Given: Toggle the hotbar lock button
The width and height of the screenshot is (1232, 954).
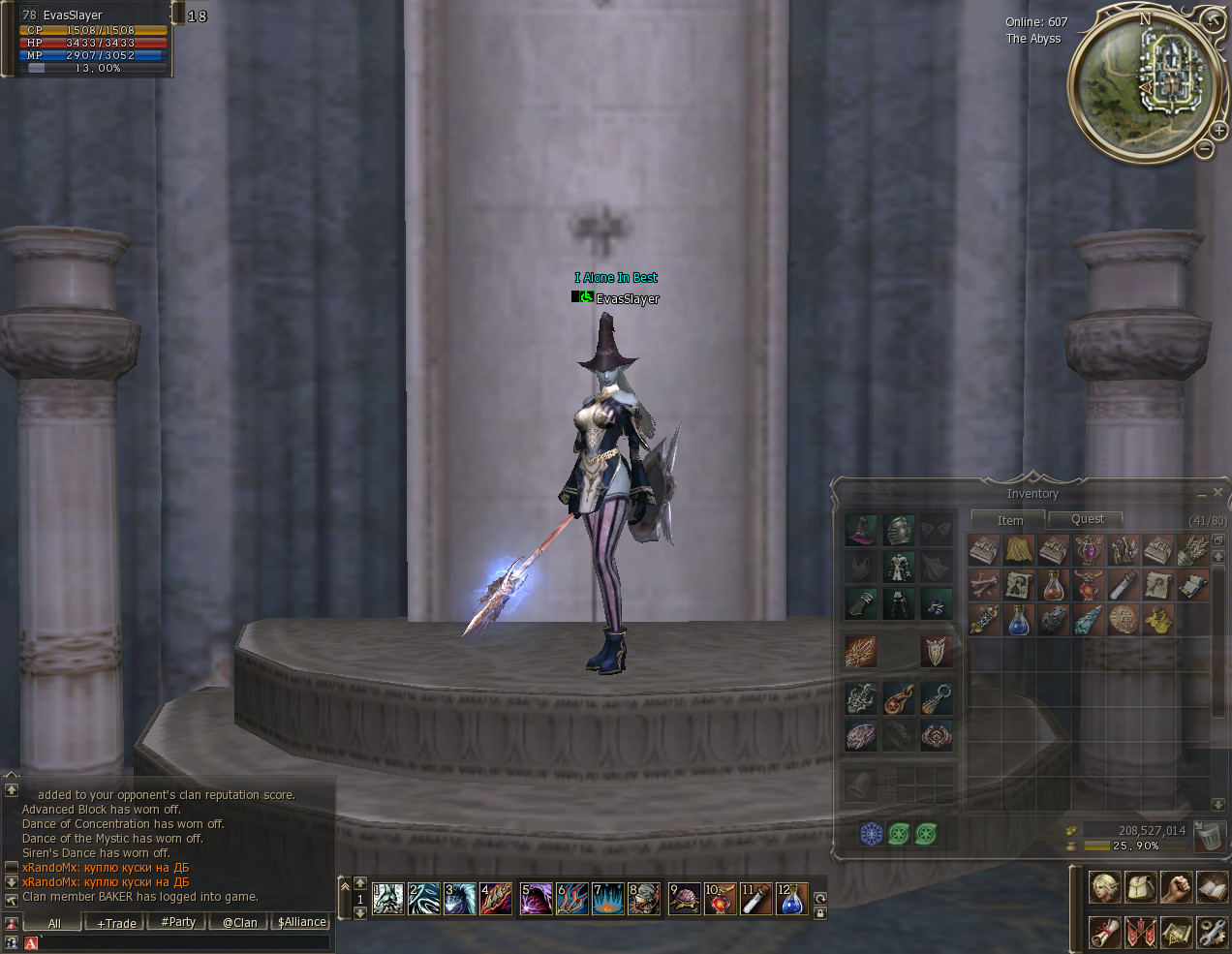Looking at the screenshot, I should pyautogui.click(x=820, y=913).
